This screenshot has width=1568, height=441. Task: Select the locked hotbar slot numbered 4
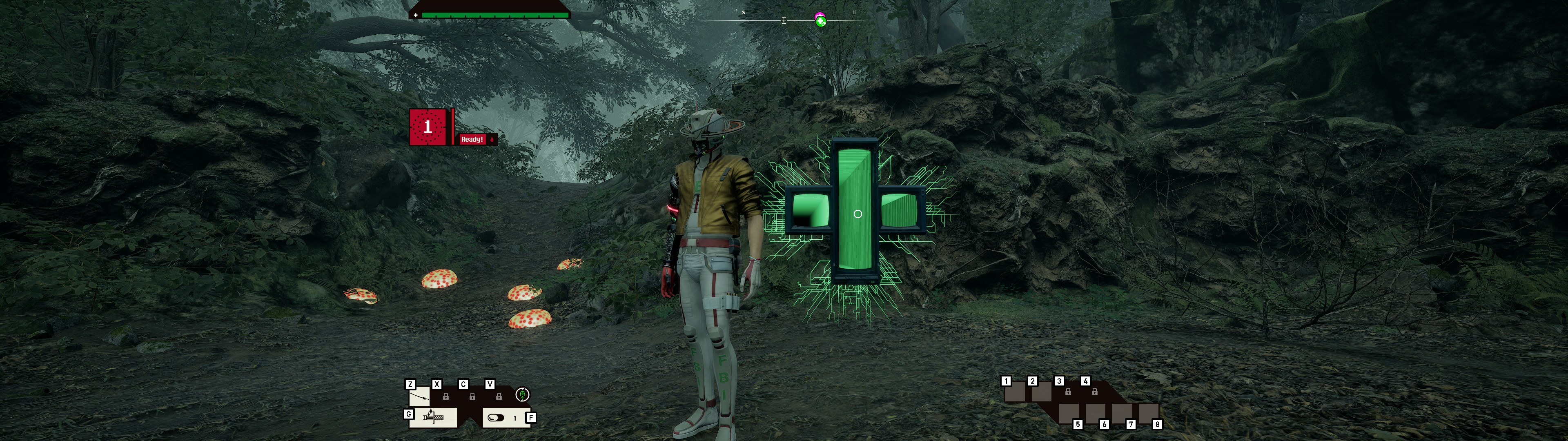1094,392
